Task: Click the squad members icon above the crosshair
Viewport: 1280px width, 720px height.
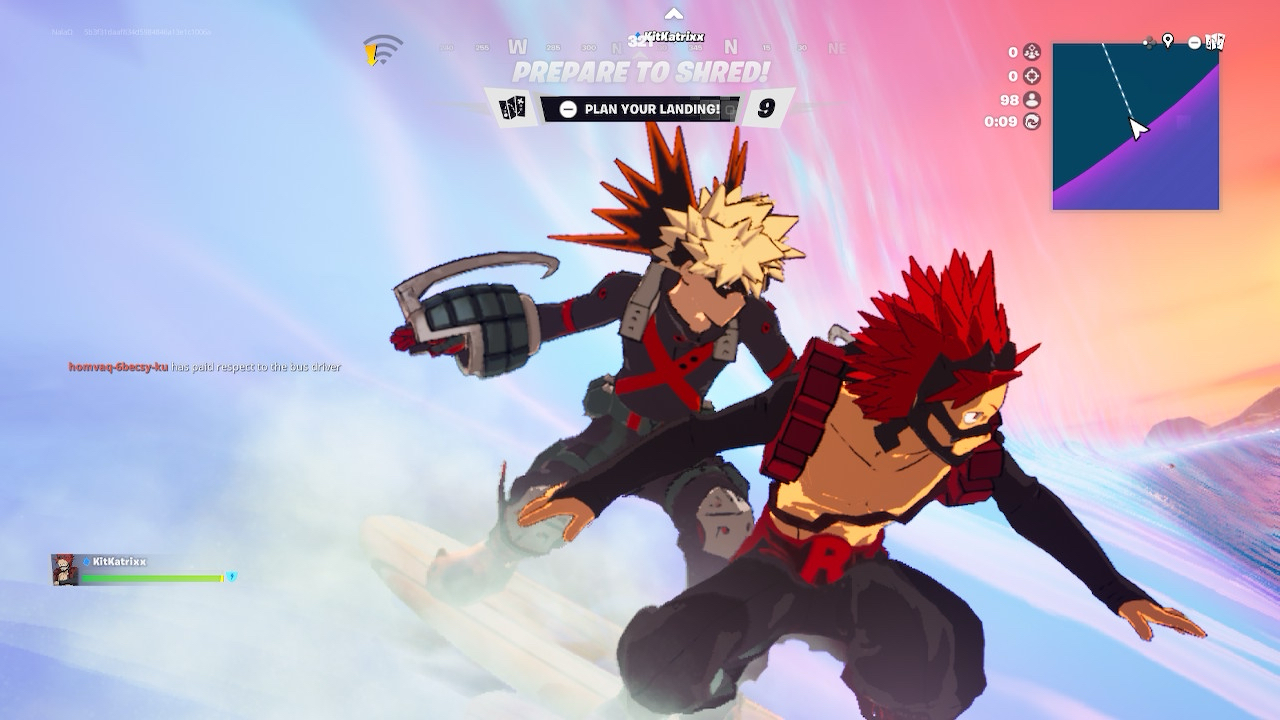Action: (x=1032, y=52)
